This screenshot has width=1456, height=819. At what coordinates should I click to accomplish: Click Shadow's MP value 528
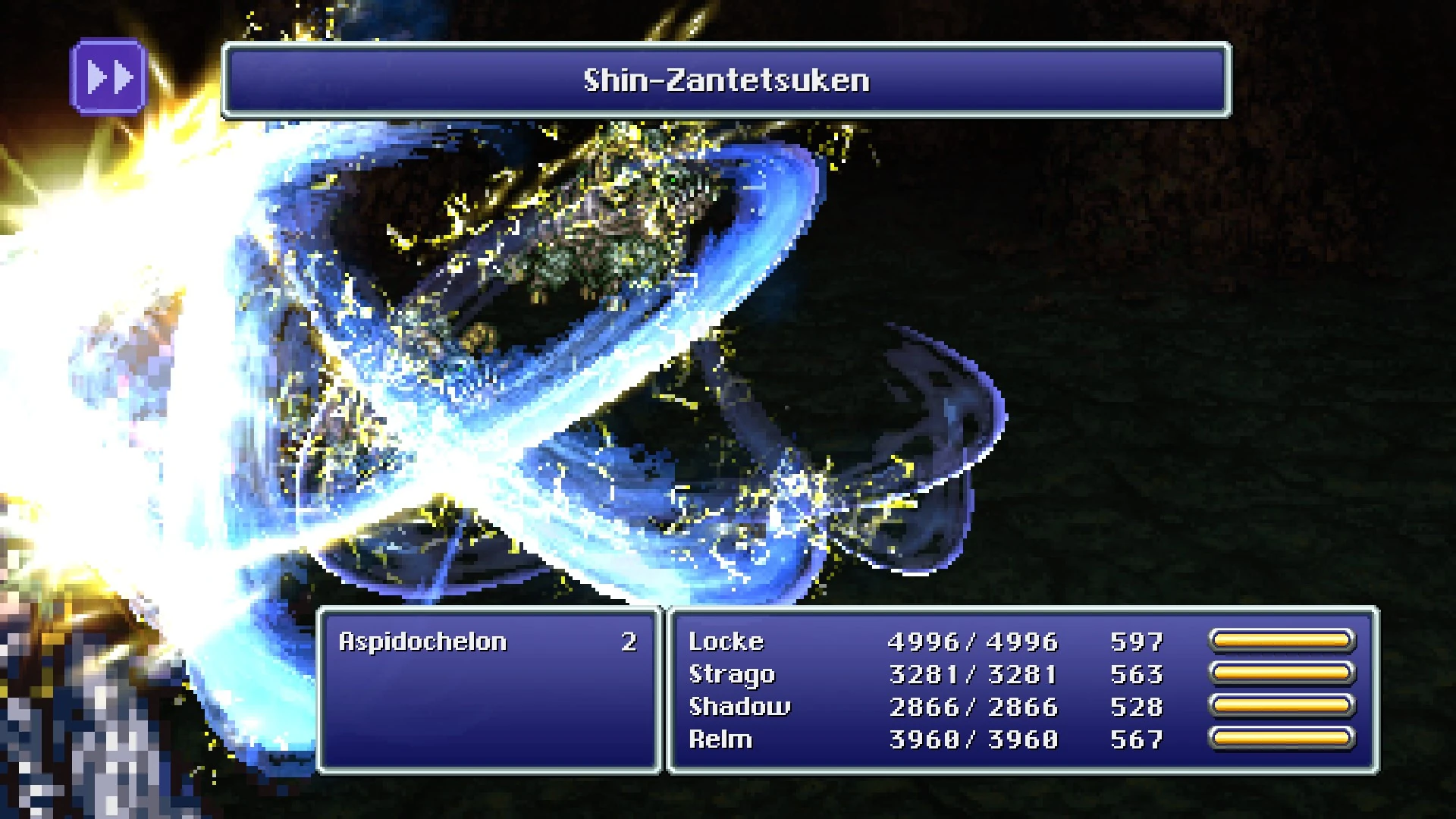coord(1137,706)
